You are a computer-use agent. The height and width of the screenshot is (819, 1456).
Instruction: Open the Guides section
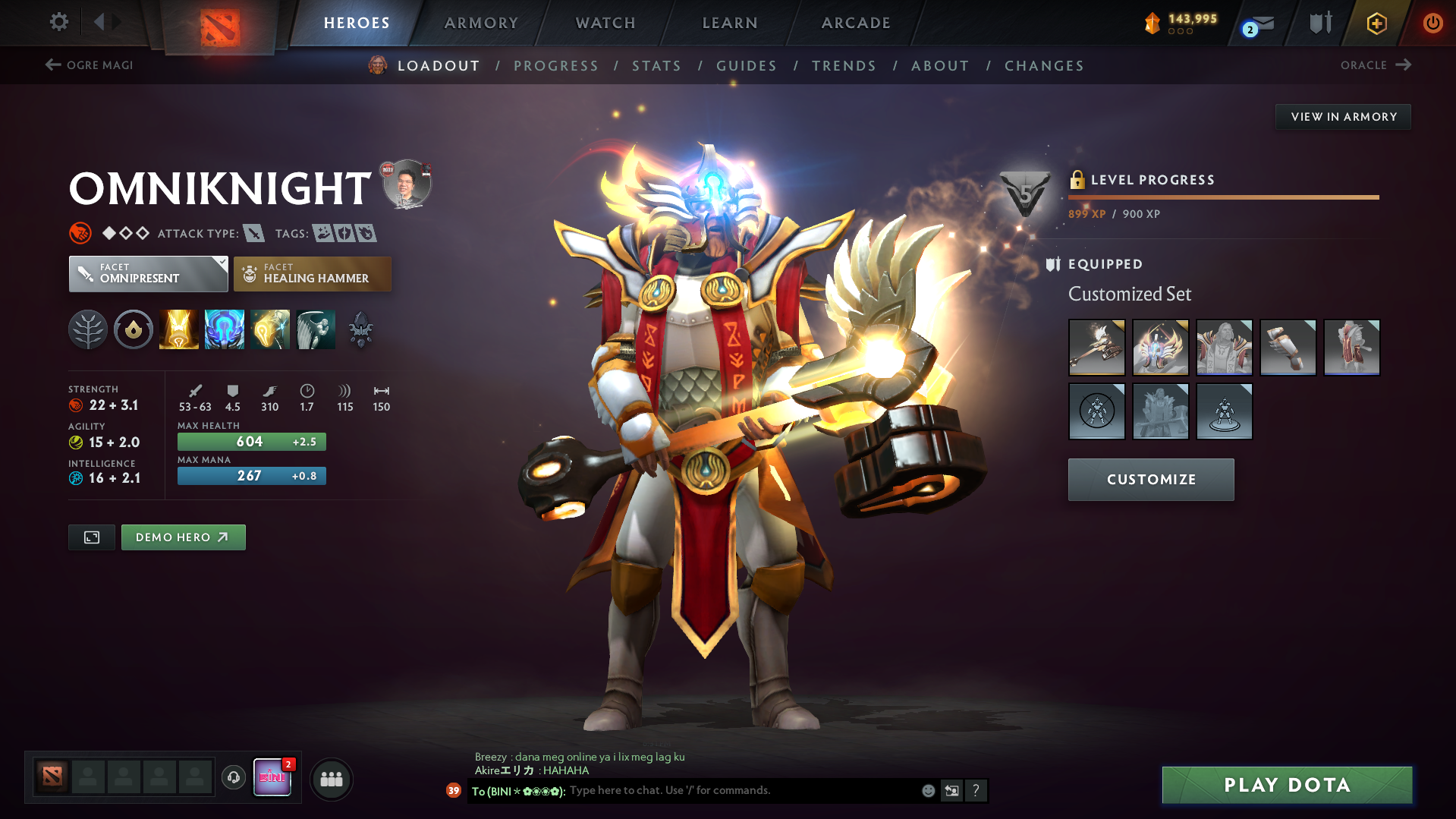click(747, 66)
